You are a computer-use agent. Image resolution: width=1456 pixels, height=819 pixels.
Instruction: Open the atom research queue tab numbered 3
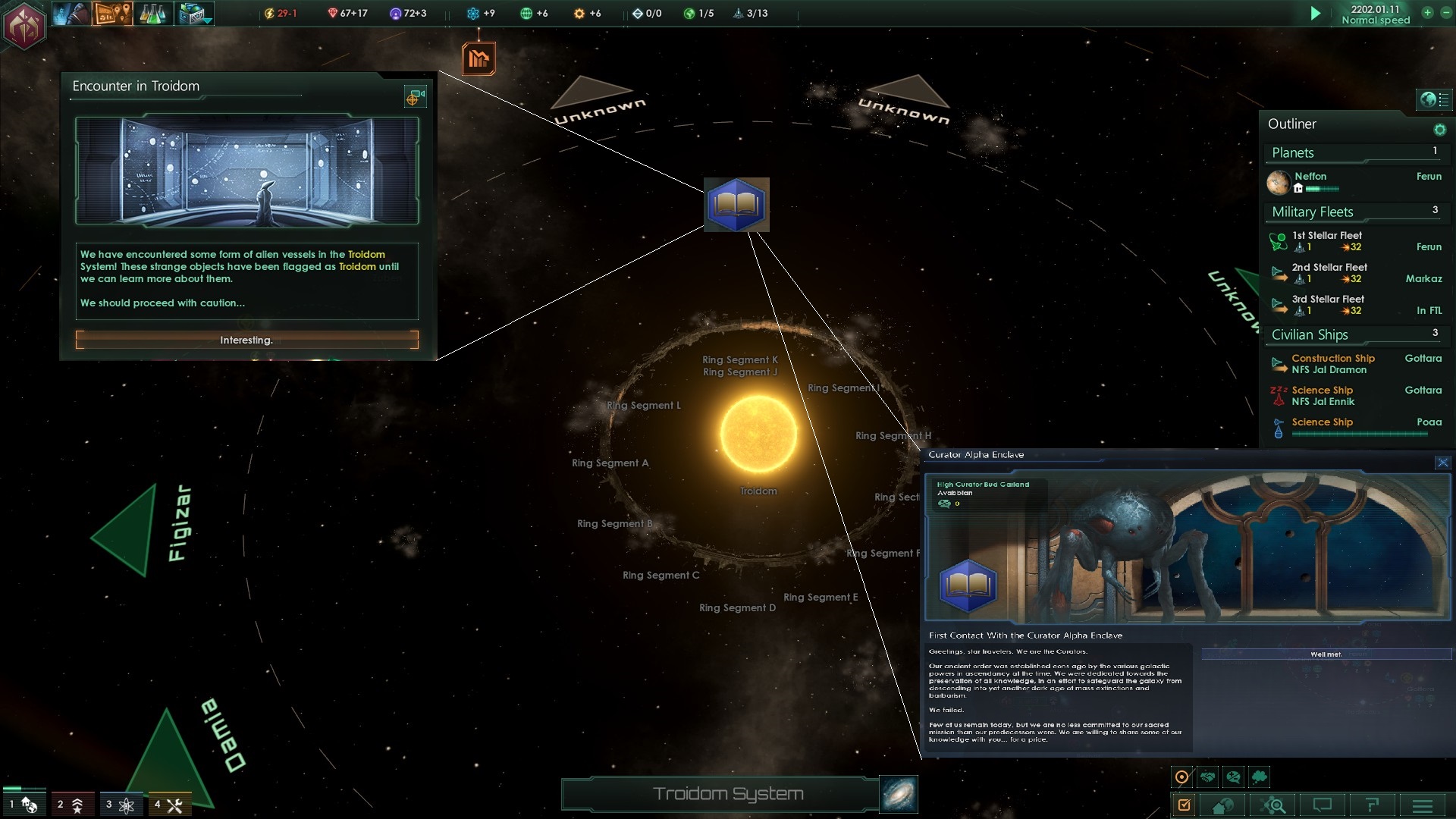(120, 805)
